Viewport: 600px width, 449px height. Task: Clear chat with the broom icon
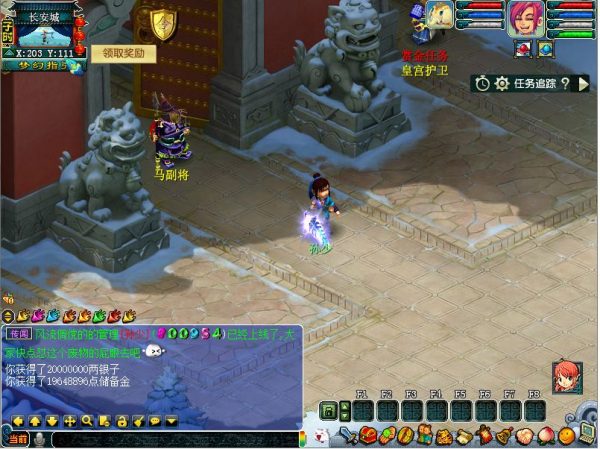point(138,421)
